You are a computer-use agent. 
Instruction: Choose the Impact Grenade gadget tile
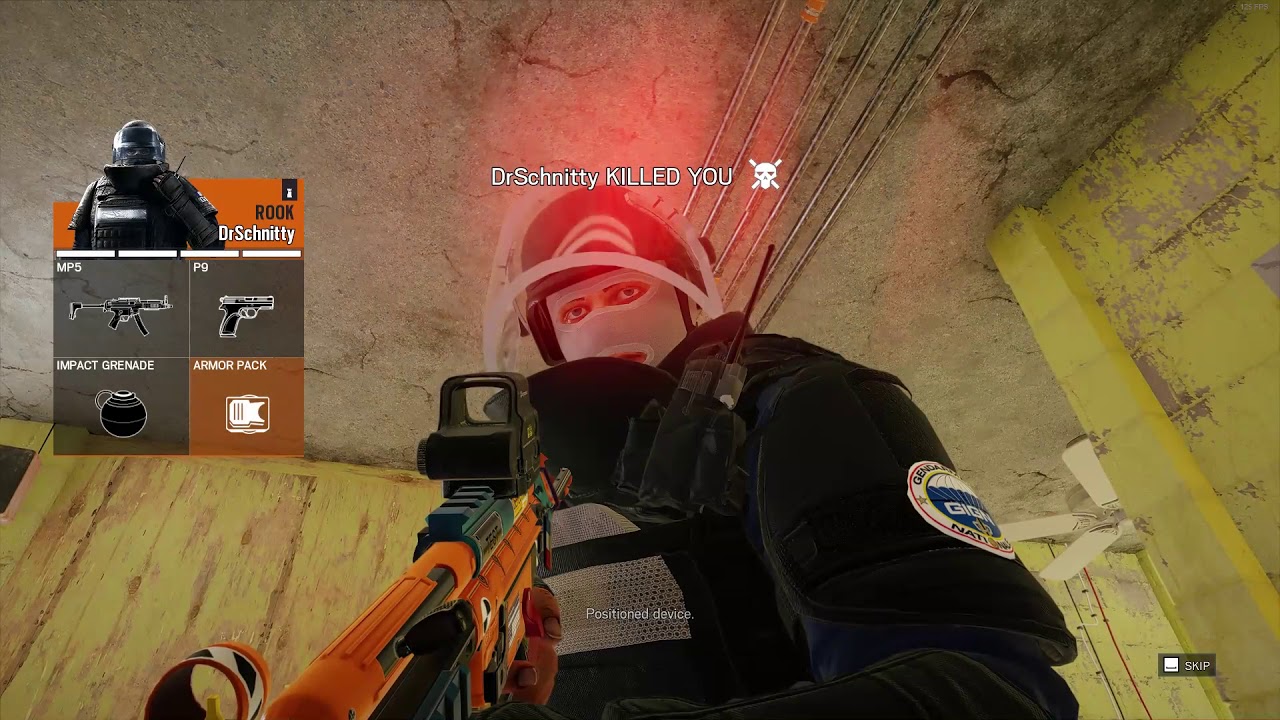121,406
